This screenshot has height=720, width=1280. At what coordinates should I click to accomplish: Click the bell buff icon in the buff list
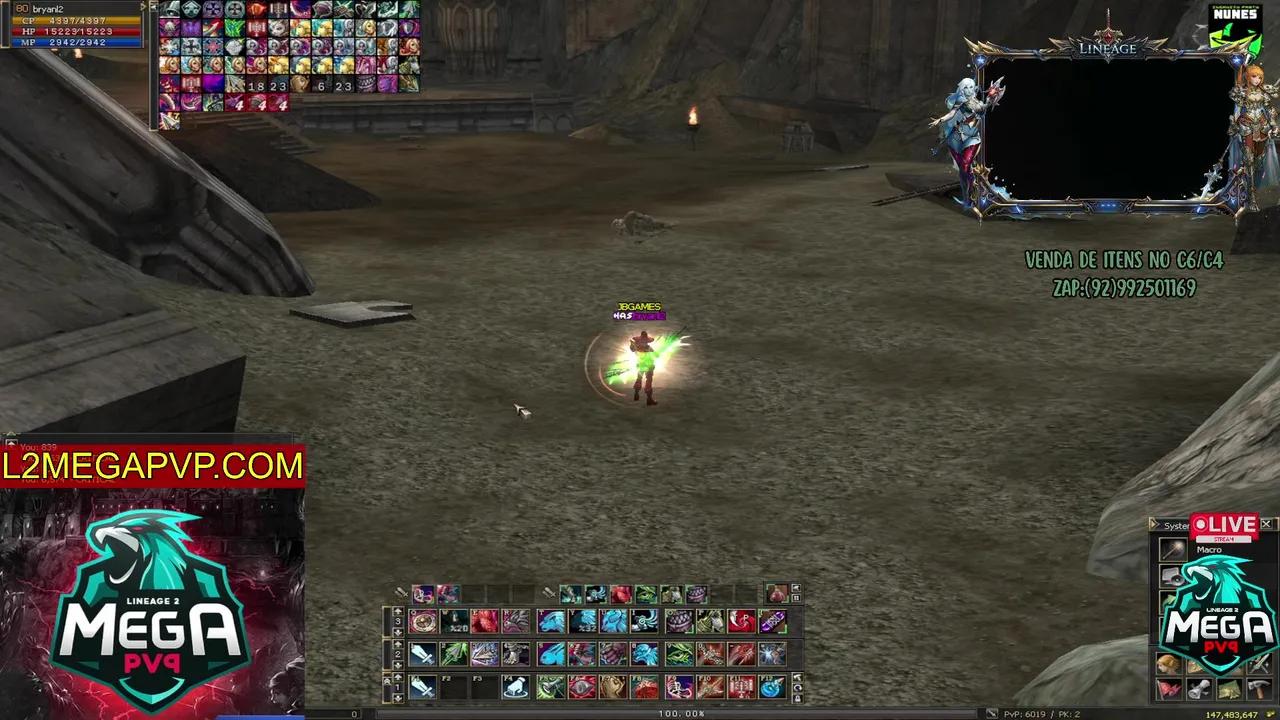[x=168, y=9]
